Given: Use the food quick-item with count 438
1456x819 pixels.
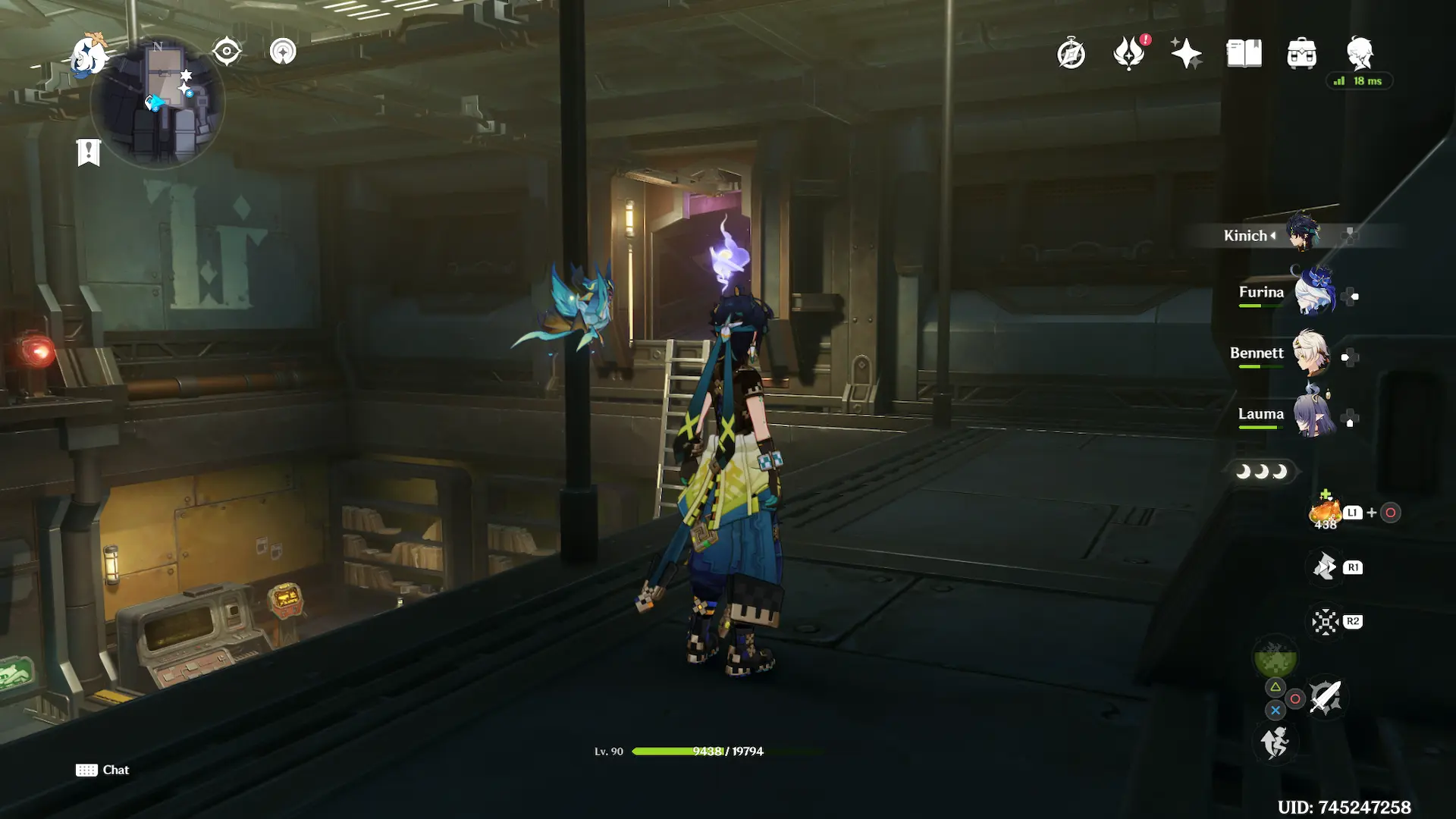Looking at the screenshot, I should tap(1326, 513).
